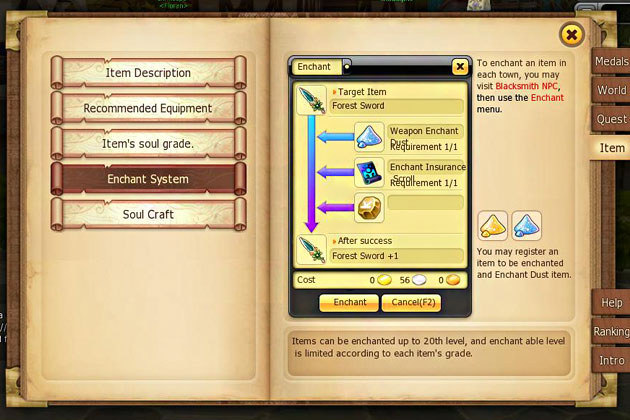Open the Soul Craft entry
The width and height of the screenshot is (630, 420).
[148, 214]
